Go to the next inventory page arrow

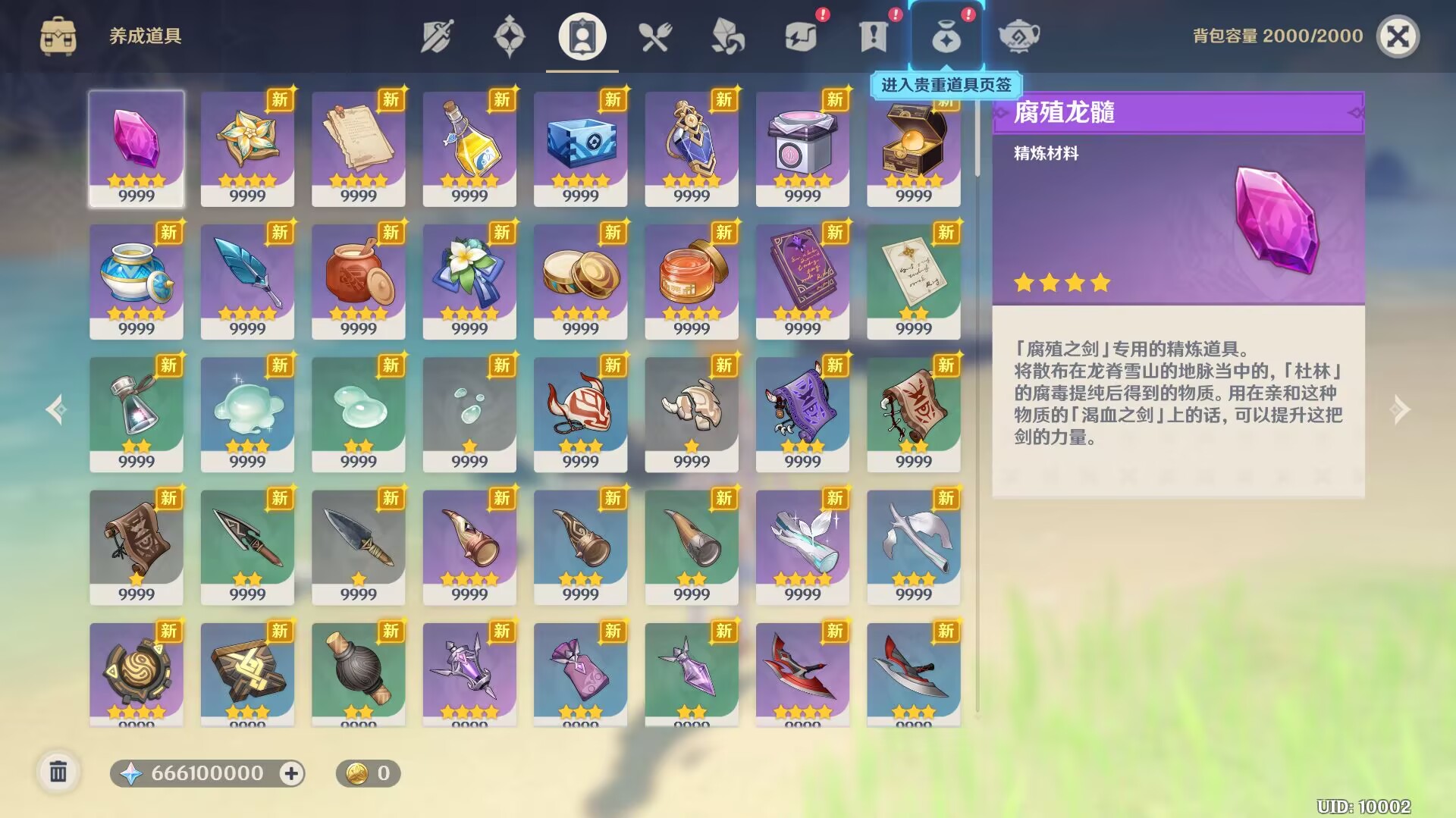tap(1399, 409)
